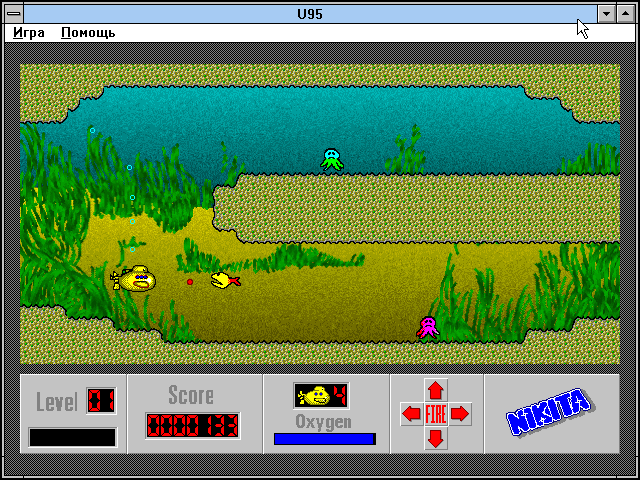This screenshot has width=640, height=480.
Task: Minimize the U95 window
Action: point(606,13)
